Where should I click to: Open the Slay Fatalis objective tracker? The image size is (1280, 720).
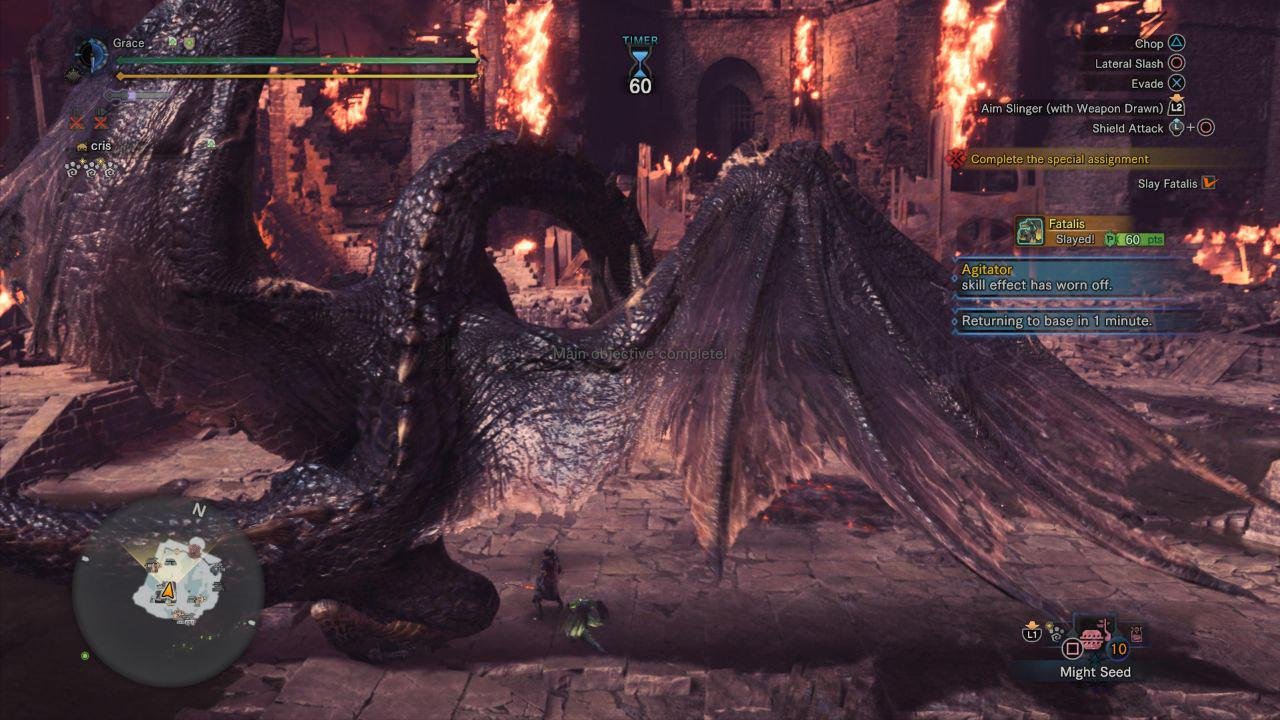click(1176, 184)
